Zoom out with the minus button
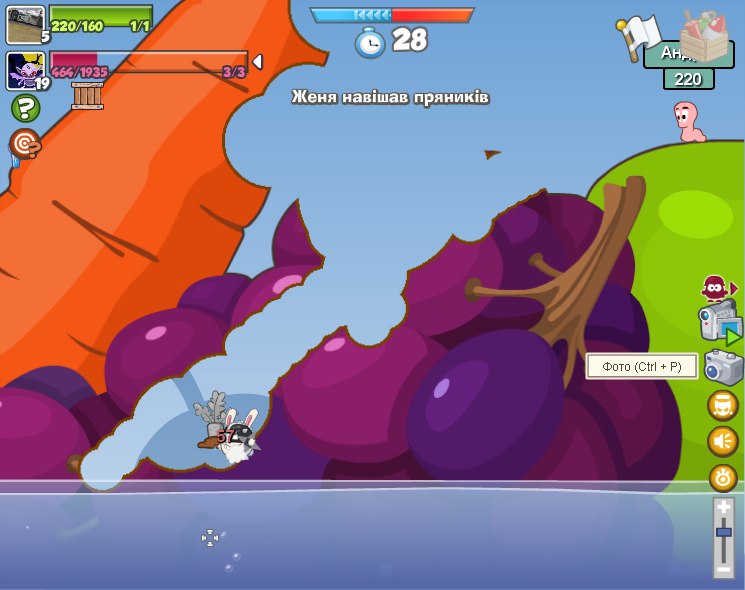 coord(724,568)
